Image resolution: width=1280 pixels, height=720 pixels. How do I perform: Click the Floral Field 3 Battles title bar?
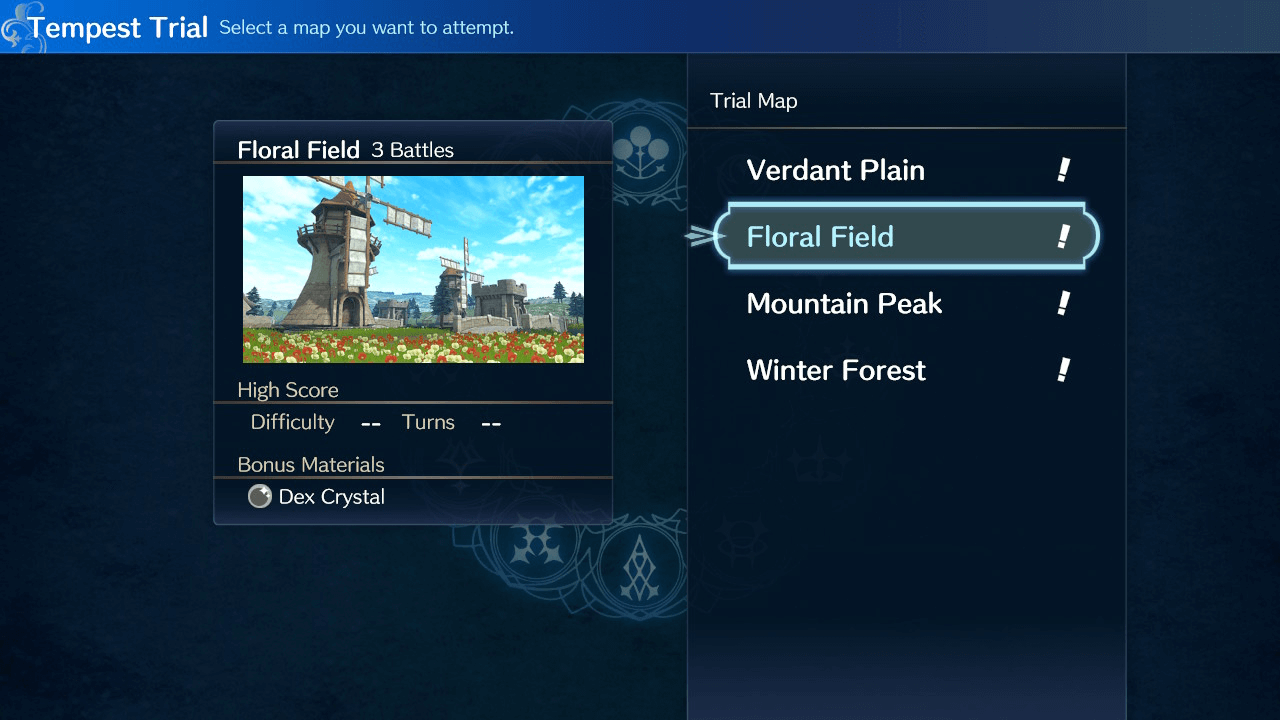(345, 149)
